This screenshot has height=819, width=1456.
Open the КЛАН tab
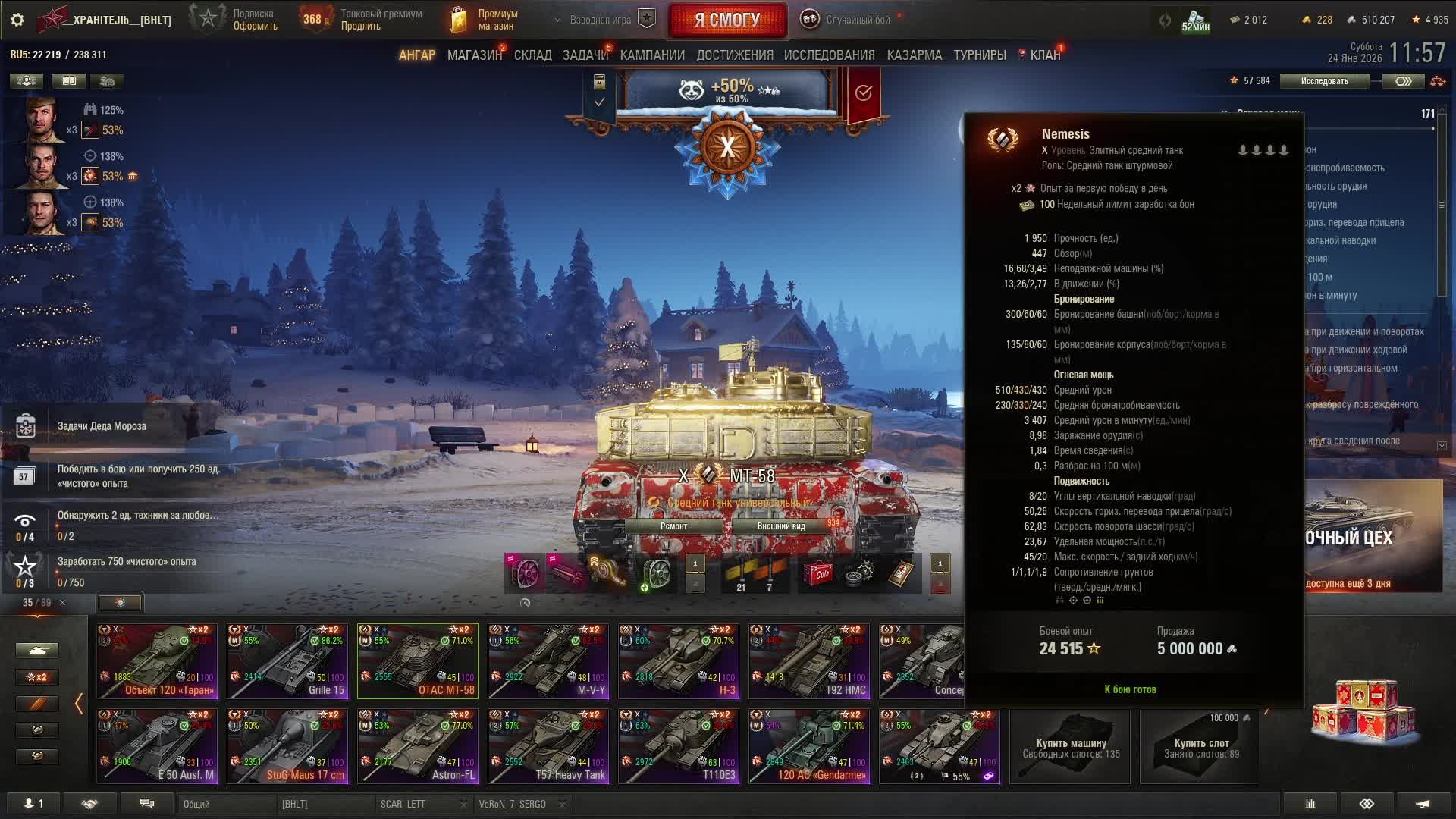coord(1044,55)
